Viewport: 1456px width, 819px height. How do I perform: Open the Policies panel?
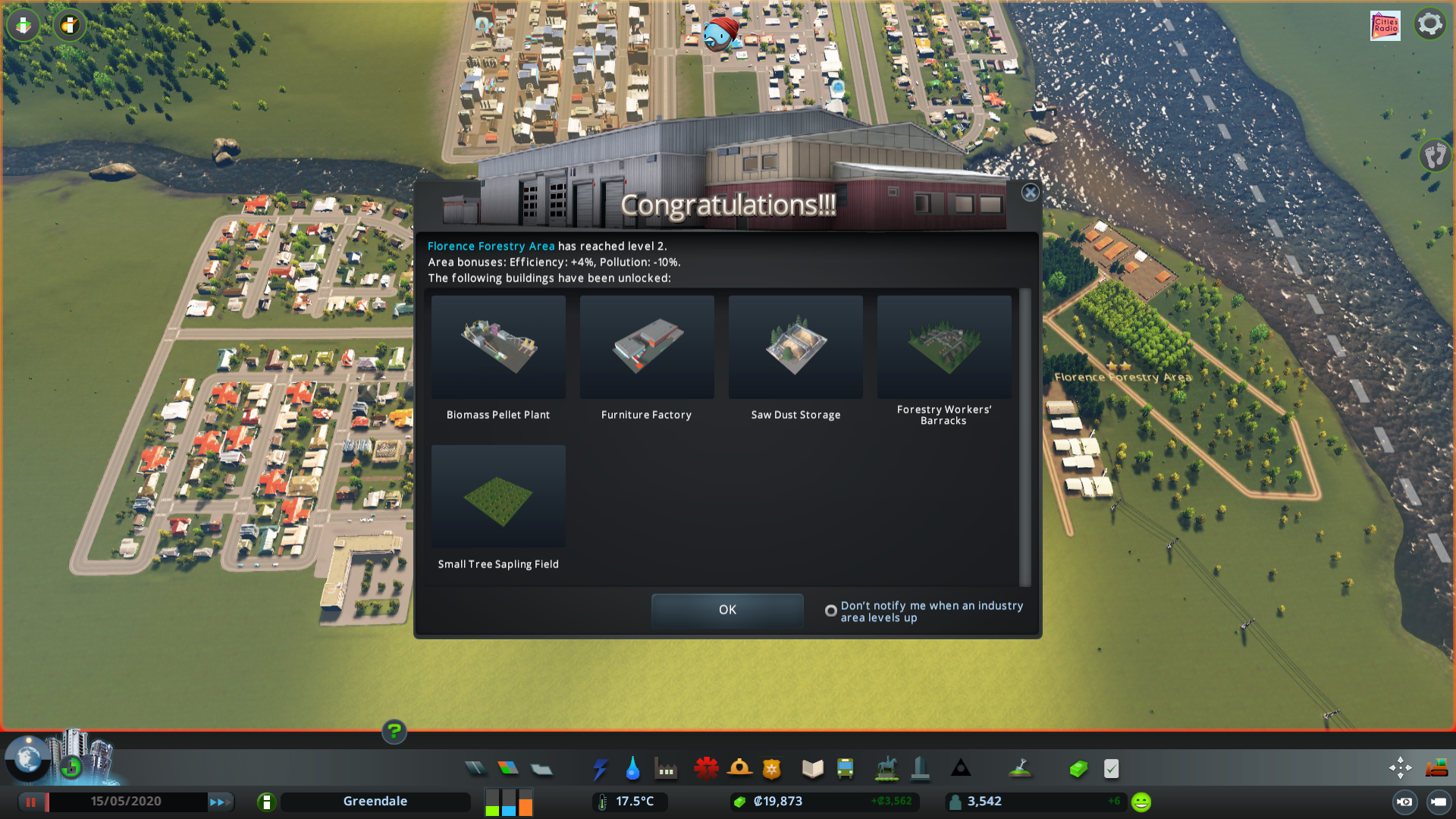1112,768
